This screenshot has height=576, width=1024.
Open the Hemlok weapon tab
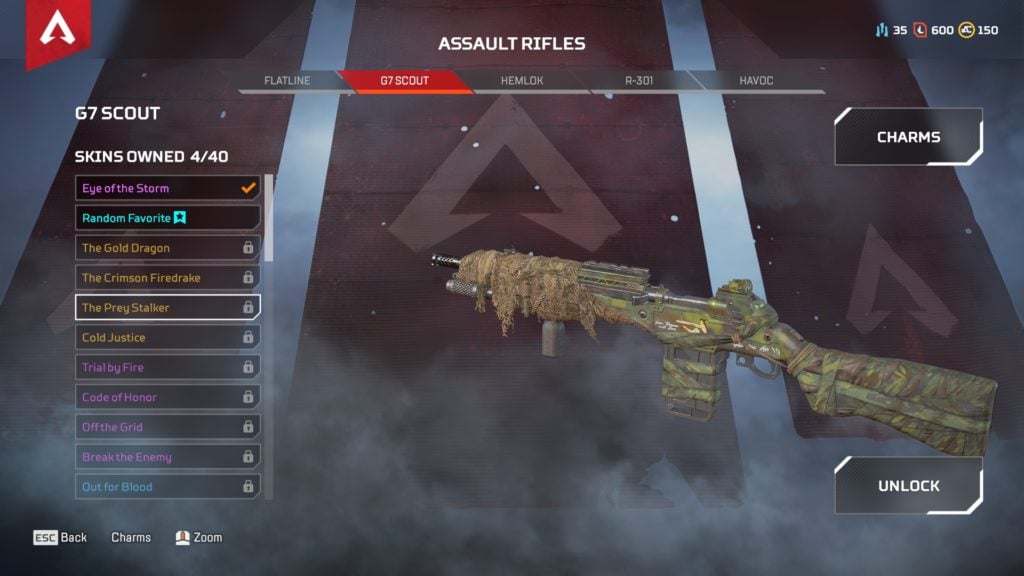coord(521,80)
